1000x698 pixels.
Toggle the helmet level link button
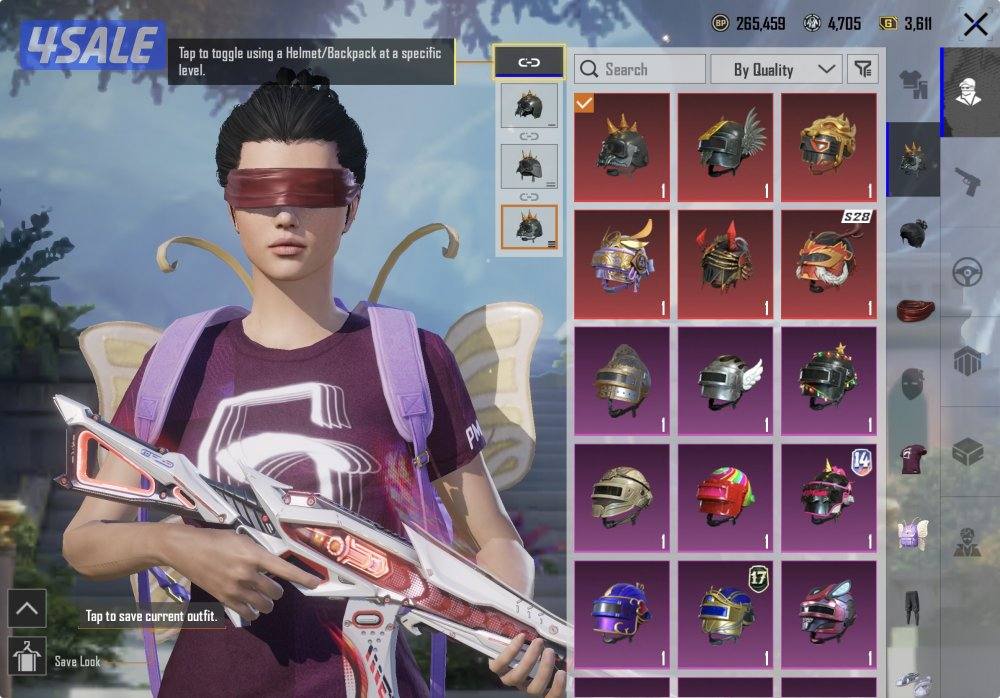[529, 62]
